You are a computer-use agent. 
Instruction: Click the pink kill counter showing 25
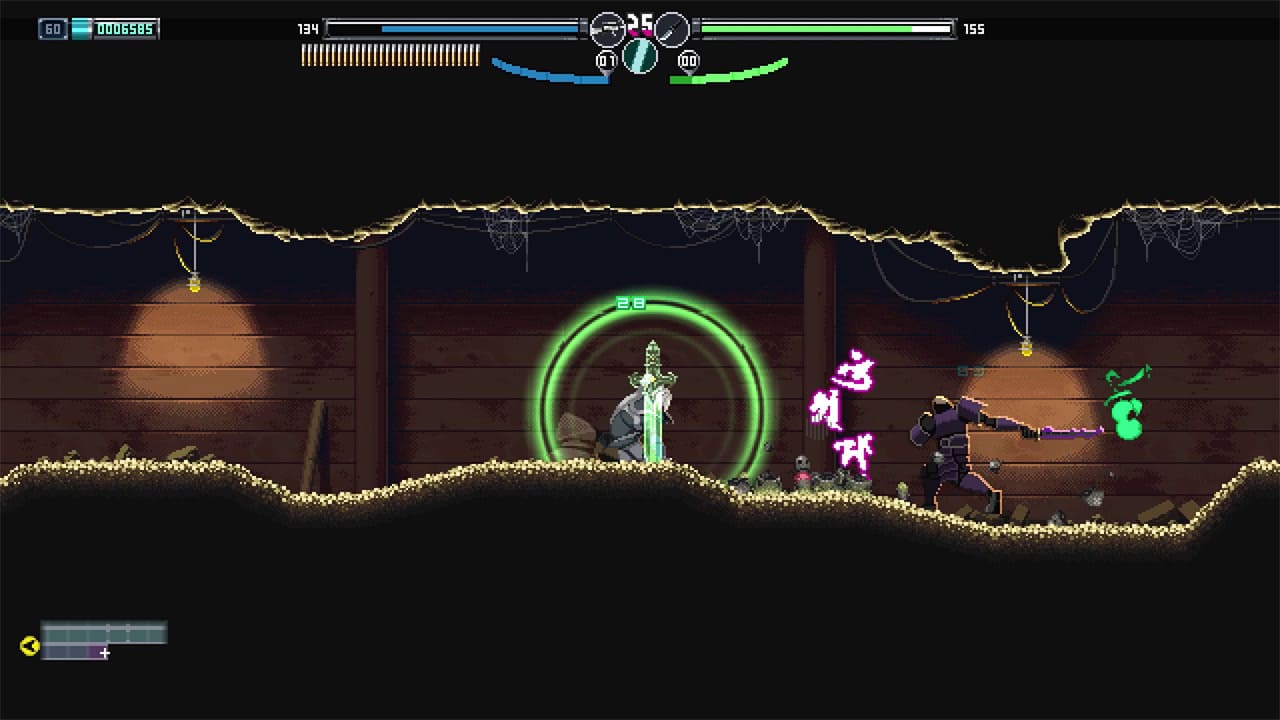coord(638,24)
